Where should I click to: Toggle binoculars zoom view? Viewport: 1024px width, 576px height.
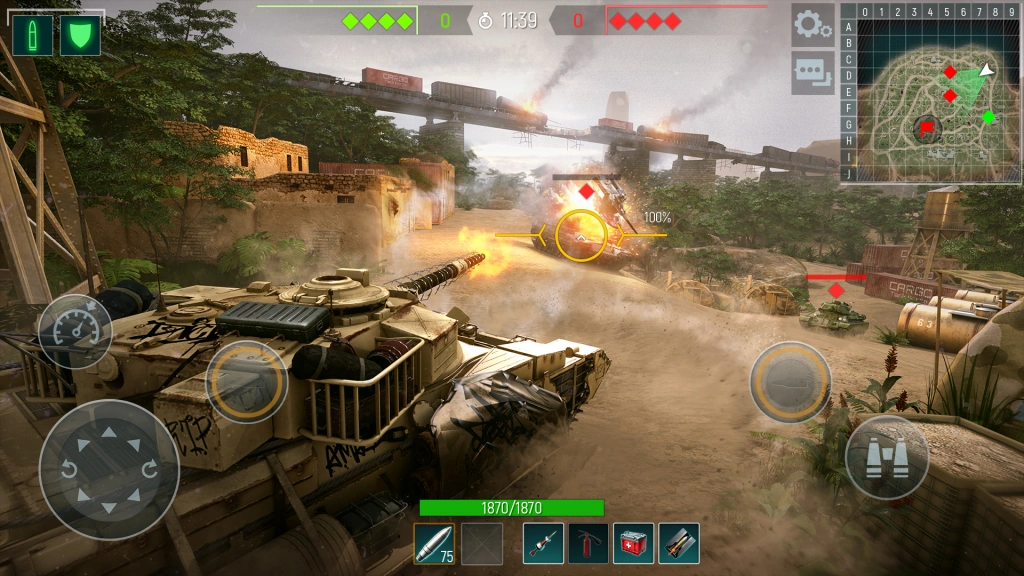pos(886,458)
